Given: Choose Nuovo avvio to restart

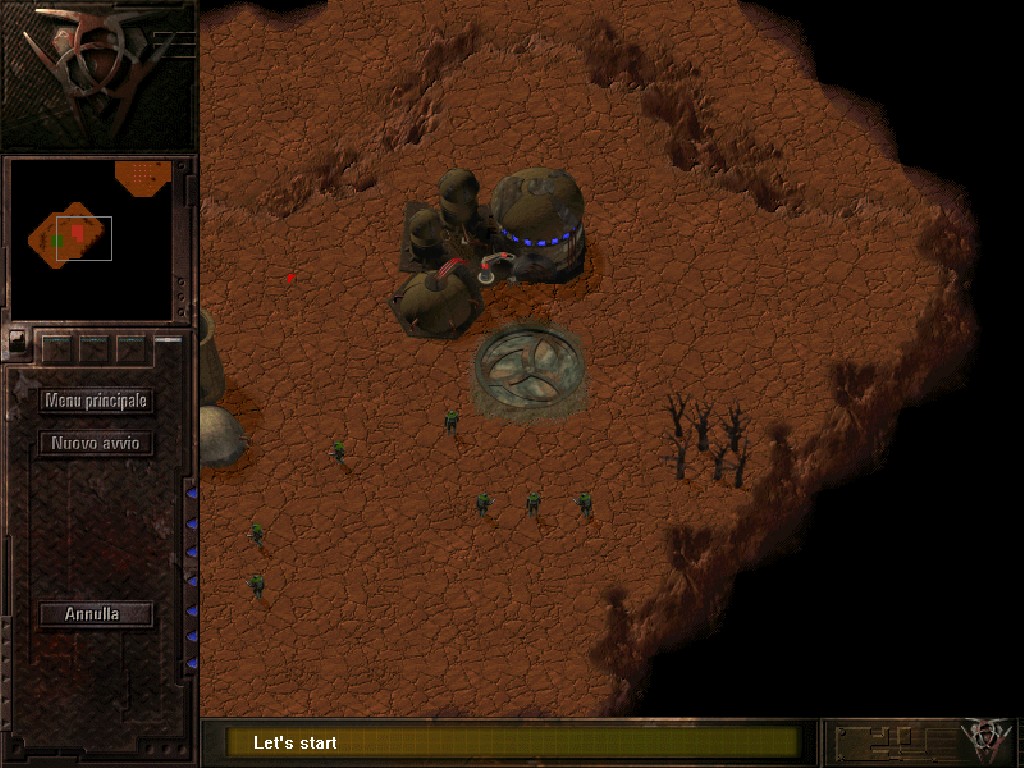Looking at the screenshot, I should pos(96,443).
